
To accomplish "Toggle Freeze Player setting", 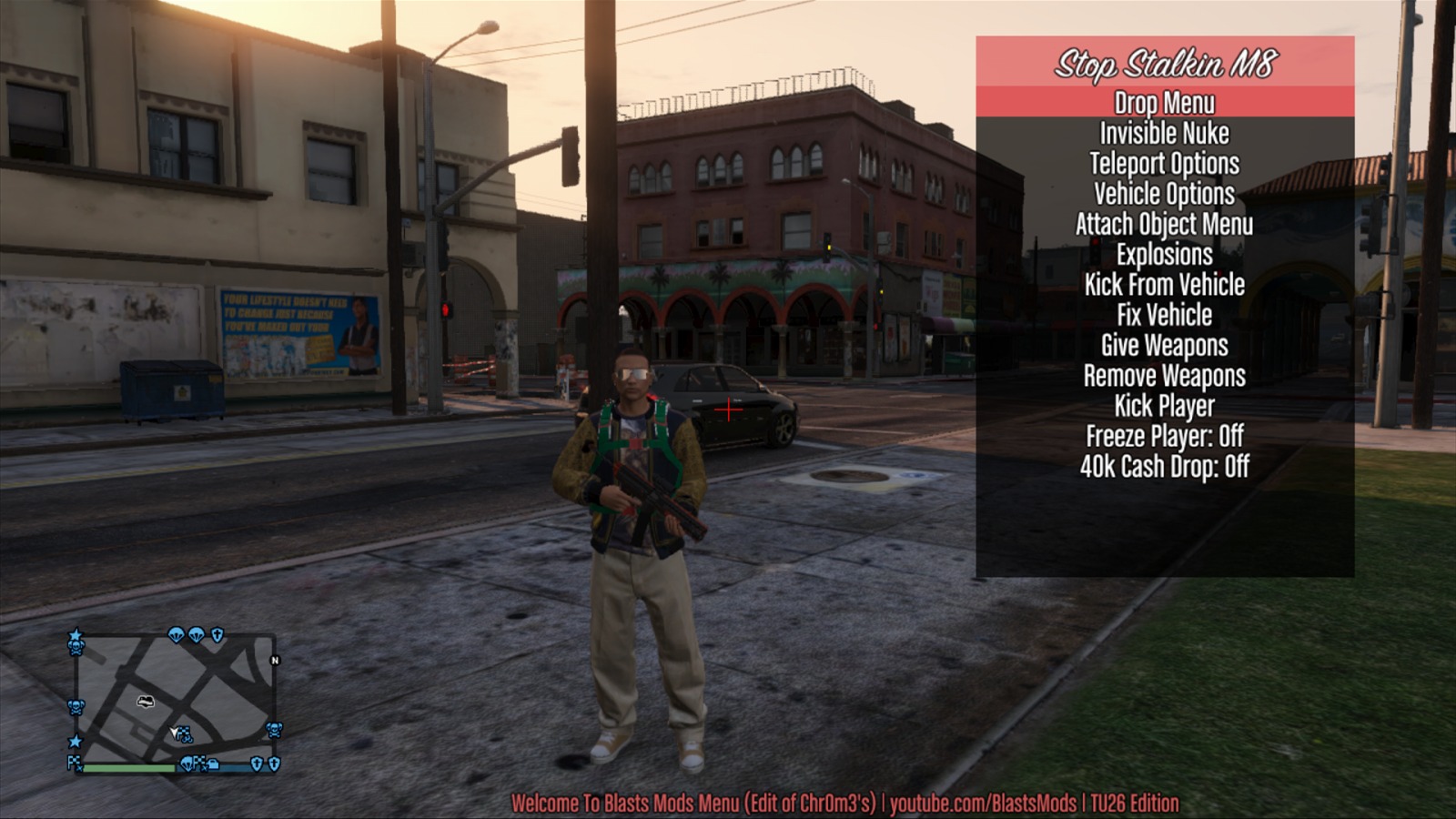I will [x=1164, y=437].
